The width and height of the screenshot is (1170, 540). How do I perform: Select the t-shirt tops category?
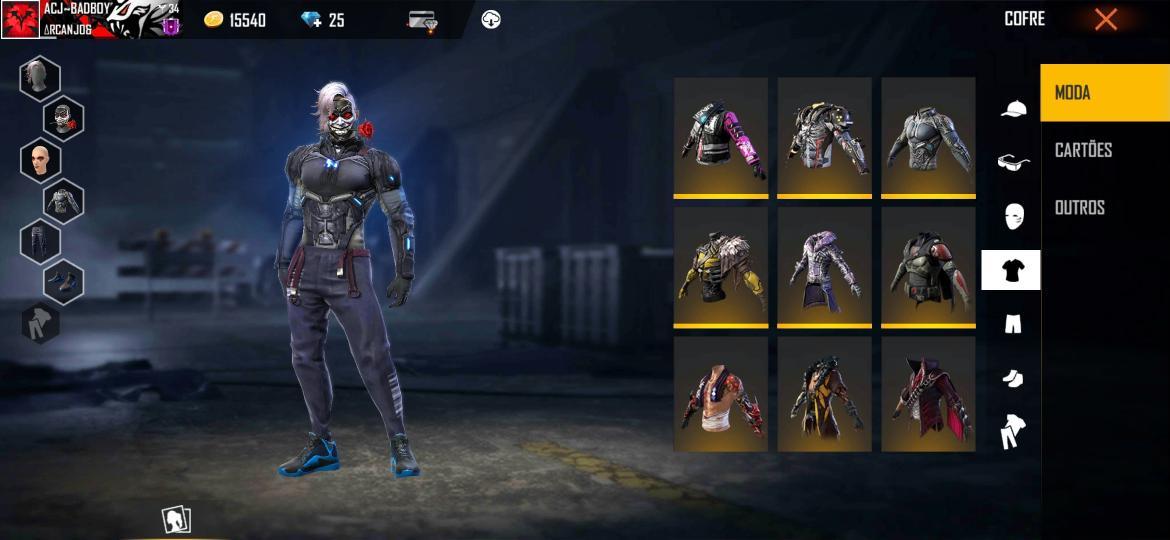1011,270
